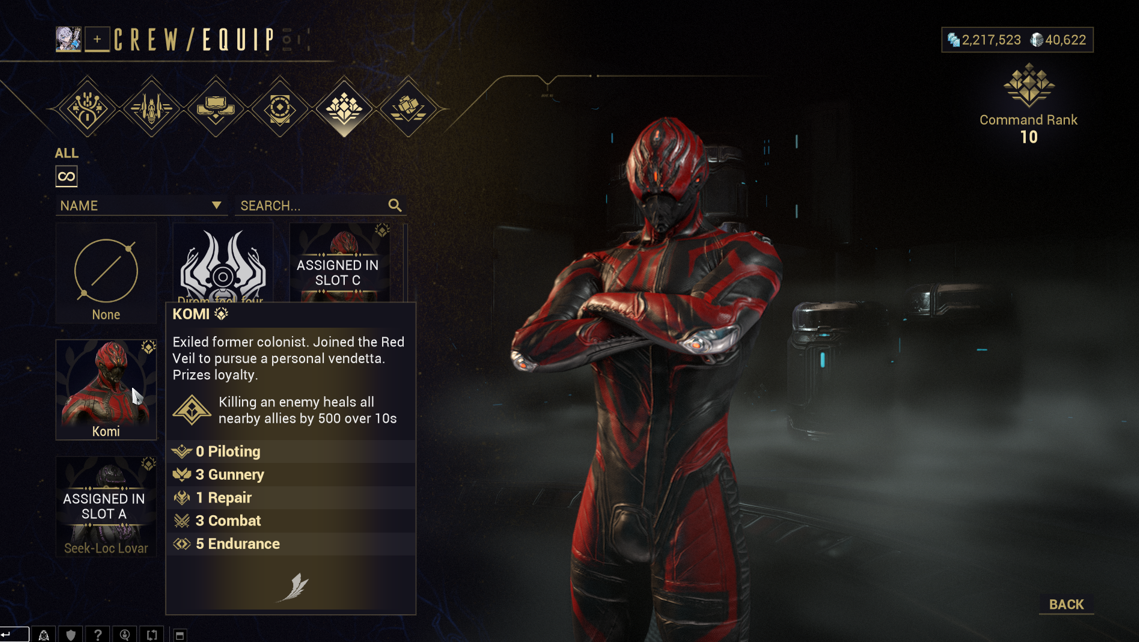Viewport: 1139px width, 642px height.
Task: Click the plus button beside the avatar
Action: coord(97,39)
